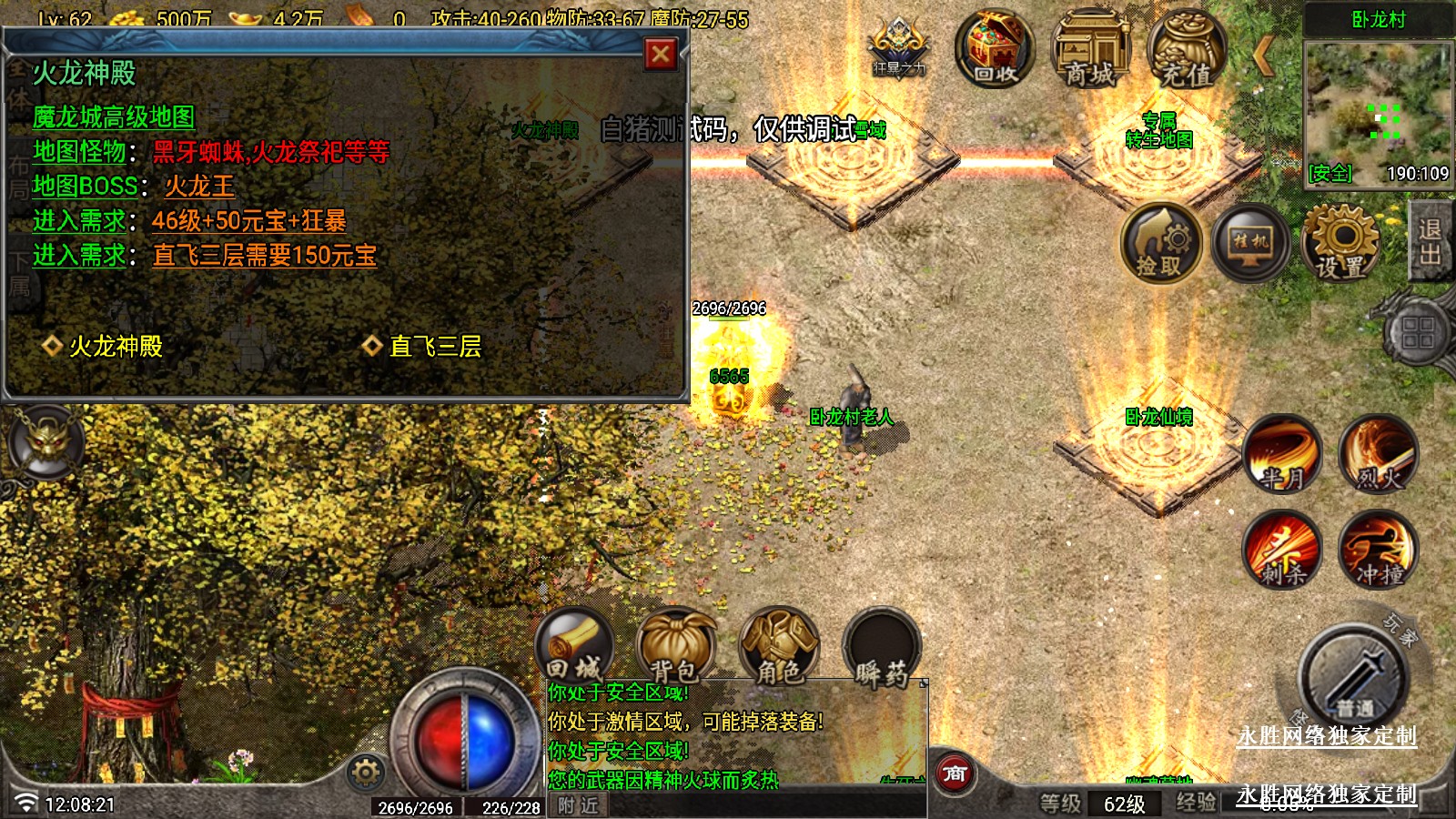Viewport: 1456px width, 819px height.
Task: Activate the 狂暴之力 icon
Action: tap(898, 47)
